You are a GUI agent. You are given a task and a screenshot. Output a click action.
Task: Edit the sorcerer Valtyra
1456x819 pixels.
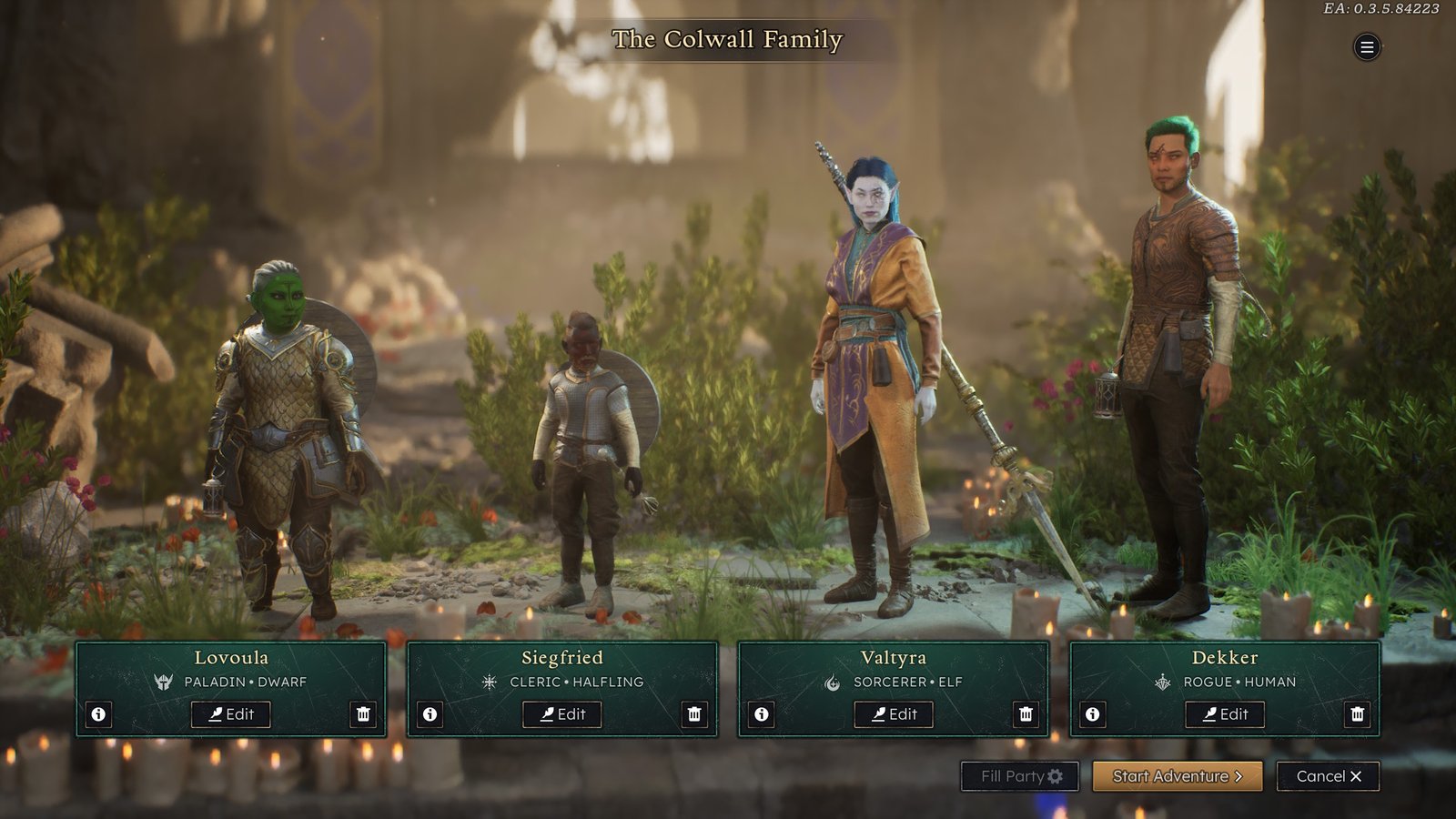(x=893, y=714)
